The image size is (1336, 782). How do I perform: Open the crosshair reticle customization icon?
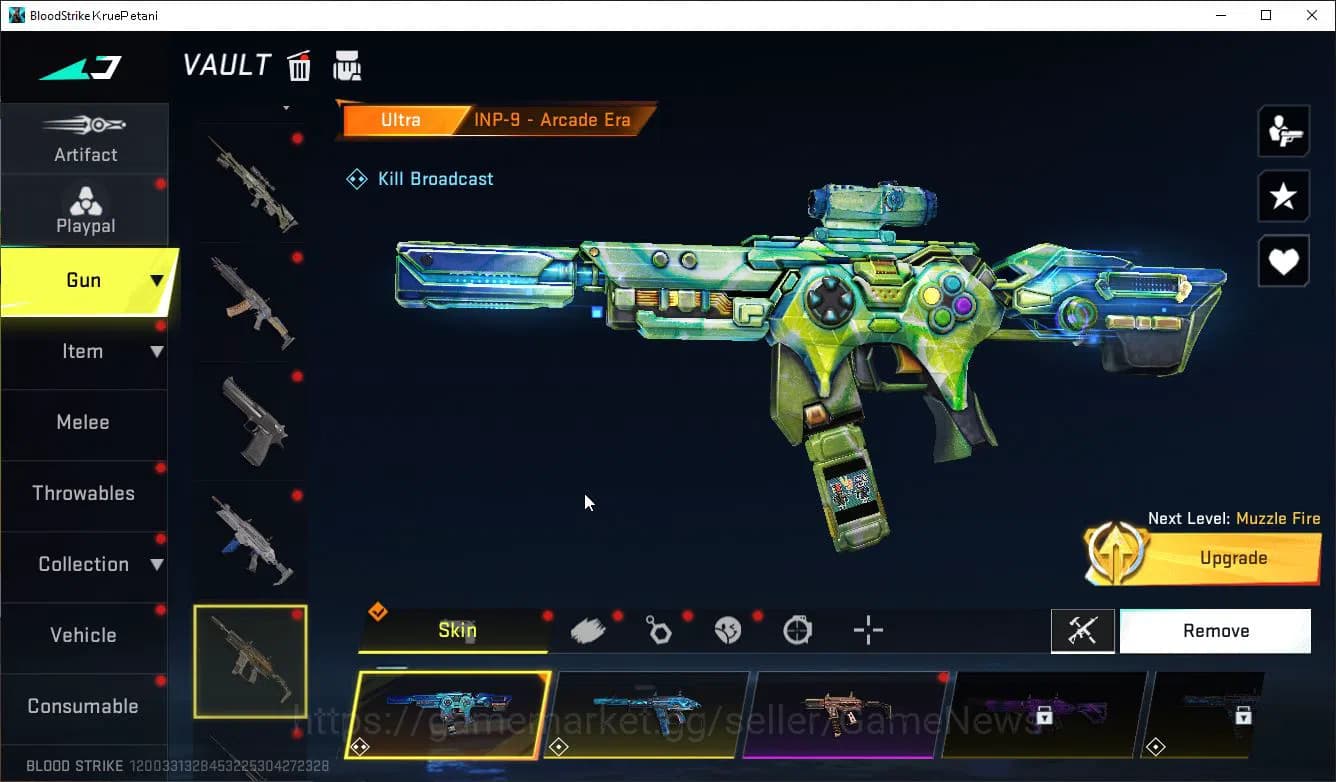[867, 629]
